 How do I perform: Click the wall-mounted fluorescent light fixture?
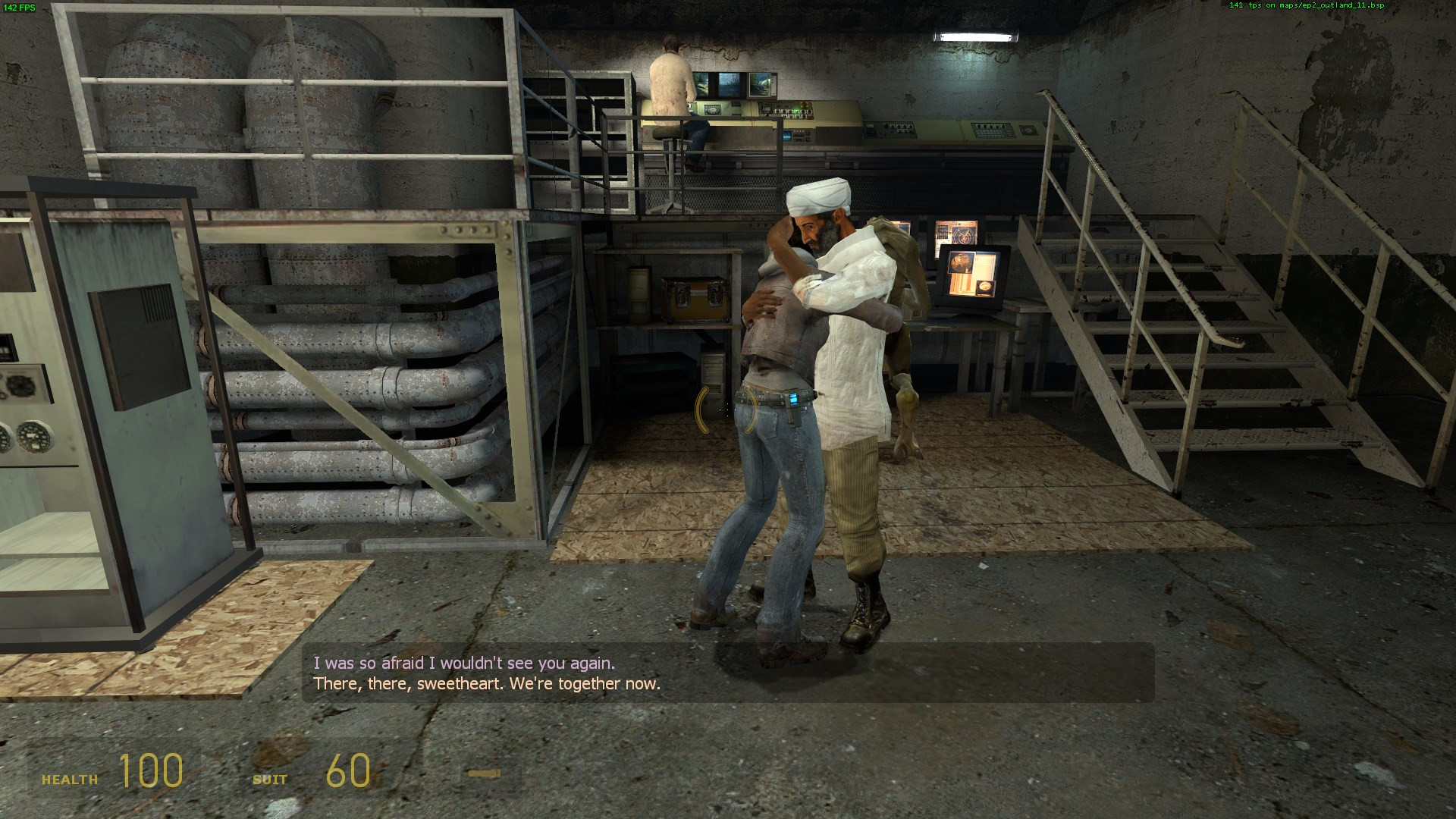(976, 33)
